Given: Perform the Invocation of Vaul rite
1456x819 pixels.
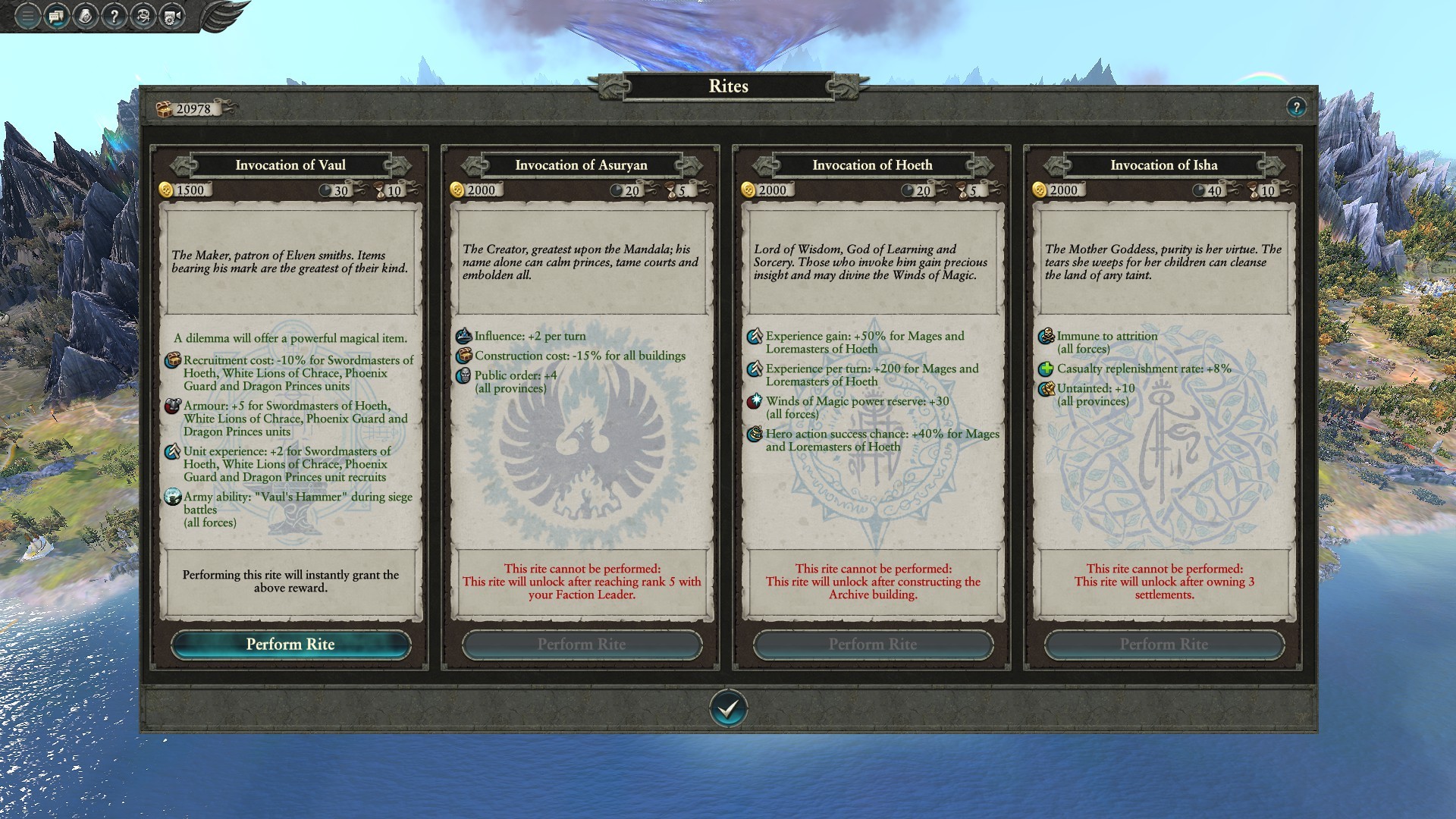Looking at the screenshot, I should 290,645.
